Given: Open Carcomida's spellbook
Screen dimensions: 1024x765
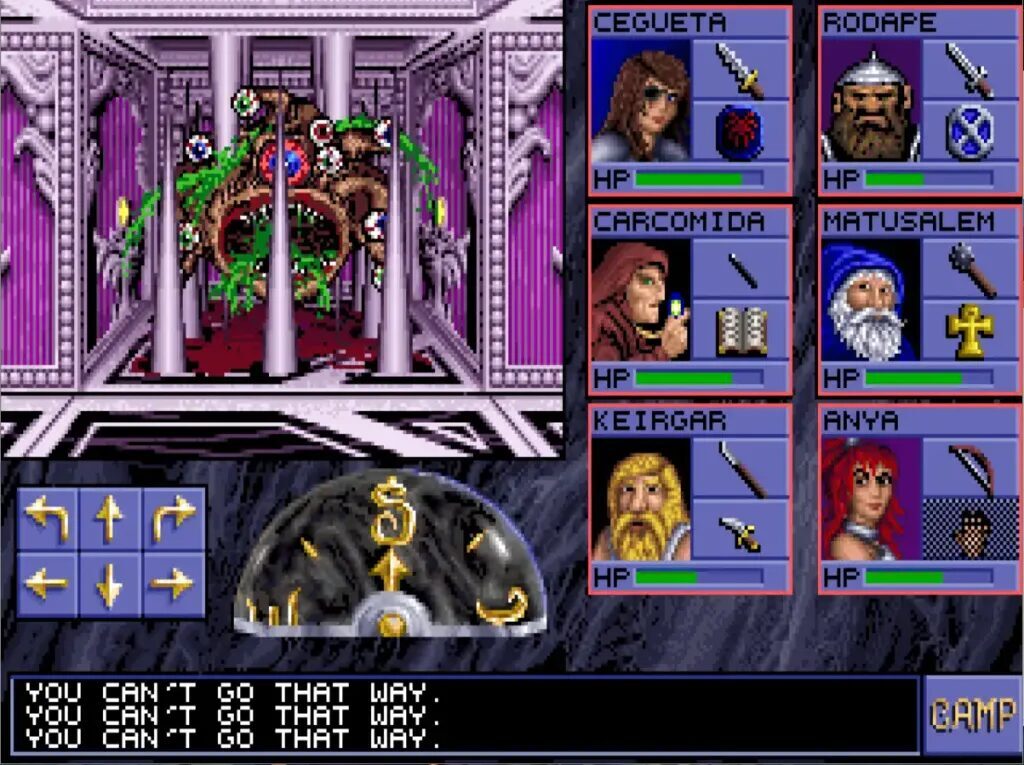Looking at the screenshot, I should (740, 332).
